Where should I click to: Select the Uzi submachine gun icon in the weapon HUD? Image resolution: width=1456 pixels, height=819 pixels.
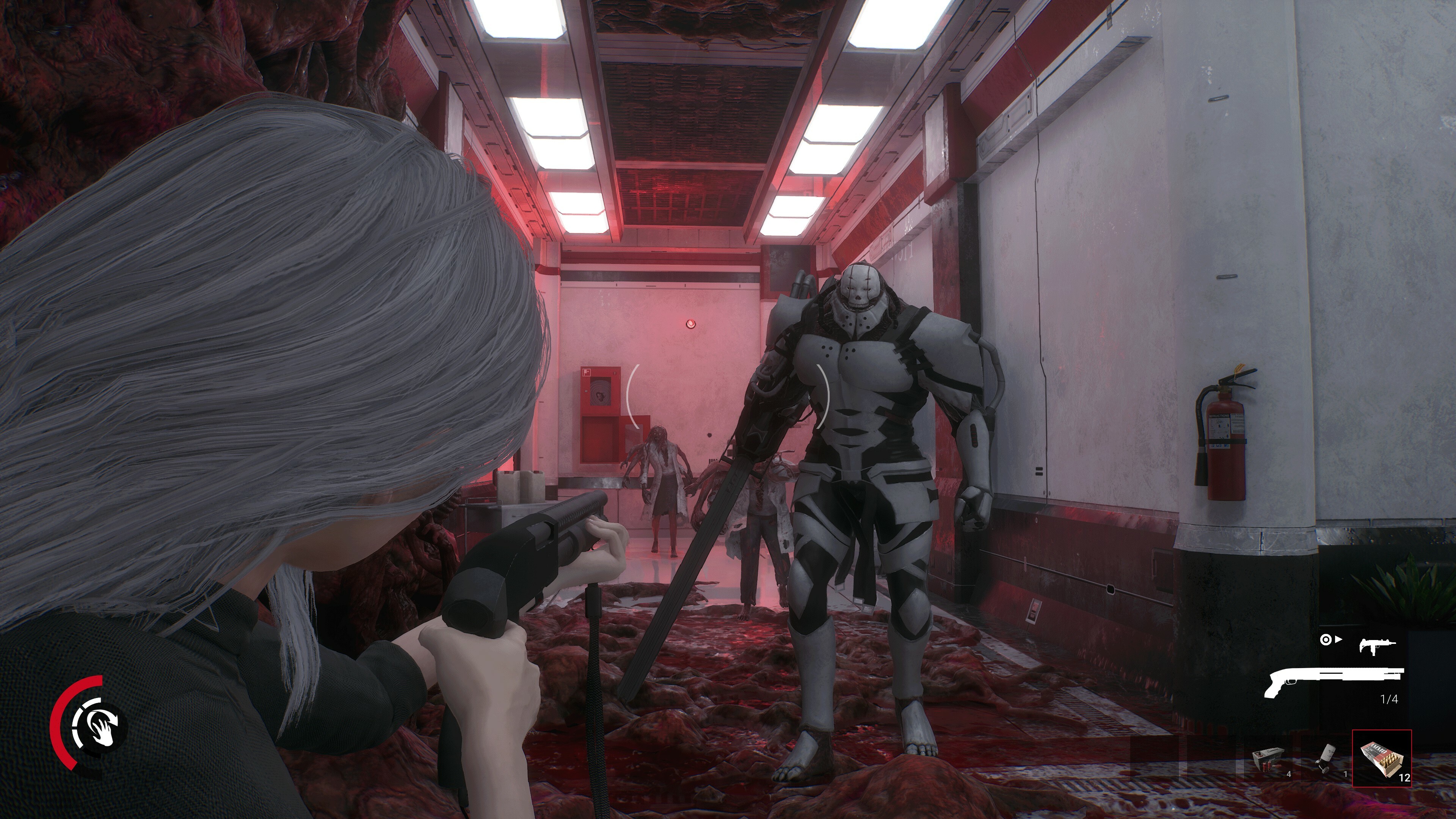[1378, 645]
